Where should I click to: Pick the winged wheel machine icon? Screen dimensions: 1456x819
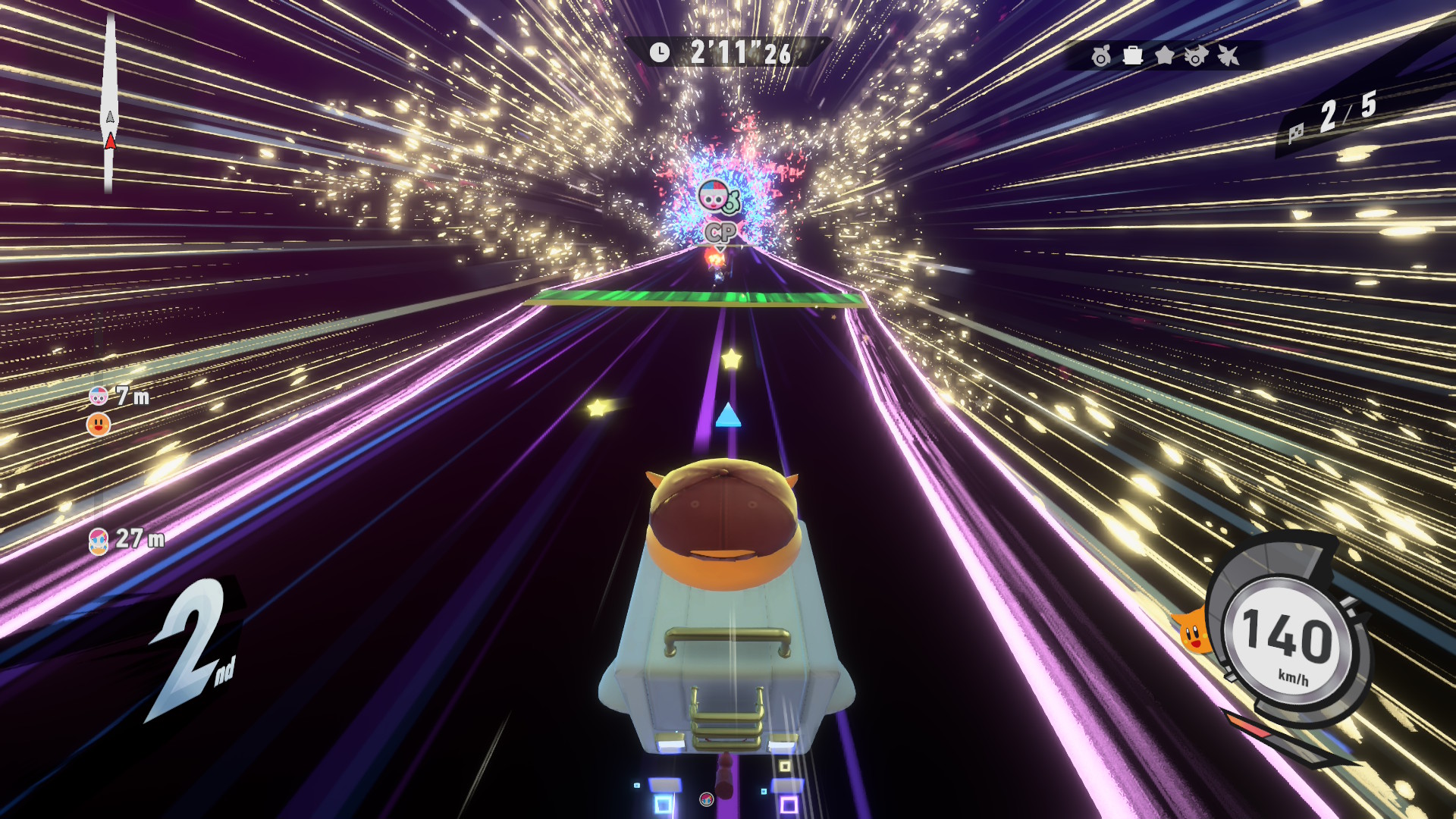point(1196,56)
